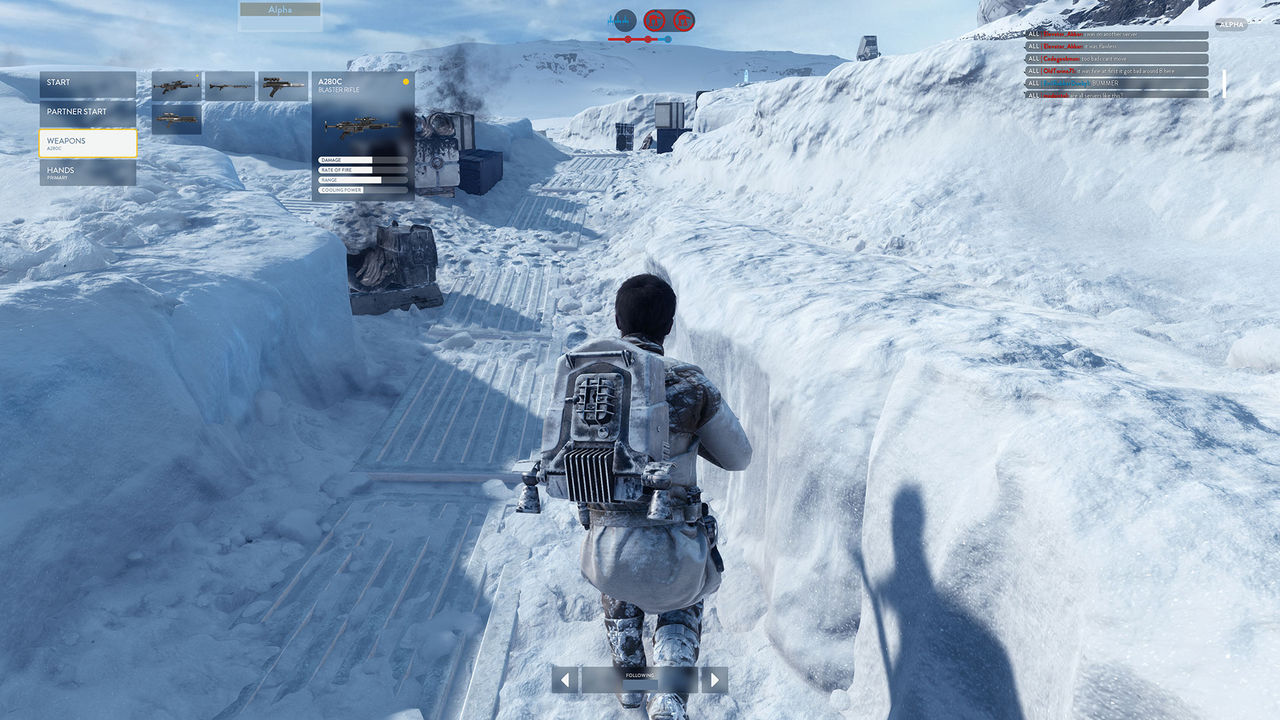The height and width of the screenshot is (720, 1280).
Task: Click the previous arrow on the FOLLOWING bar
Action: [x=565, y=678]
